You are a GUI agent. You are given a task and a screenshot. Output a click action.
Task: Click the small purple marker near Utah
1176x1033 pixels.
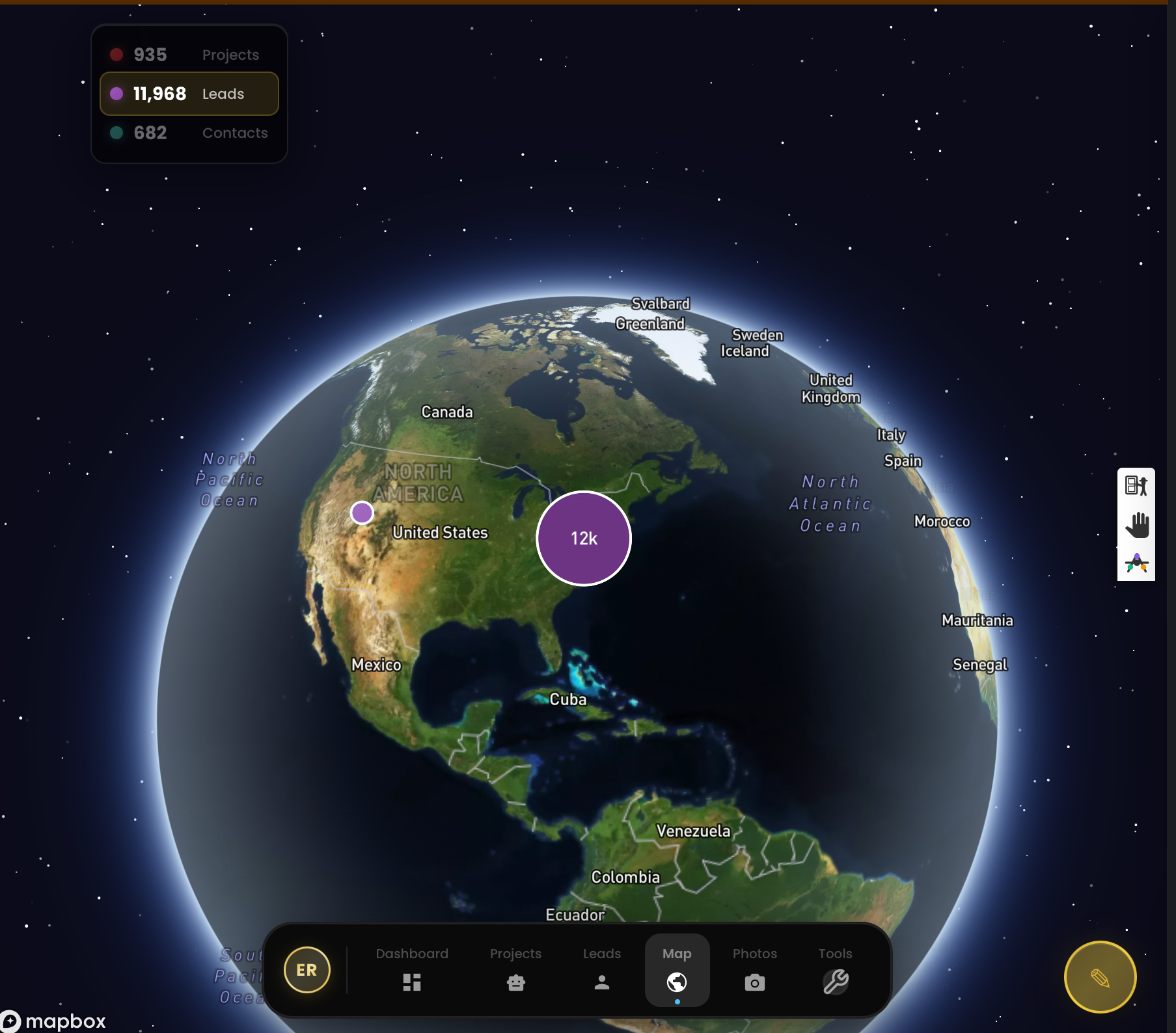361,513
